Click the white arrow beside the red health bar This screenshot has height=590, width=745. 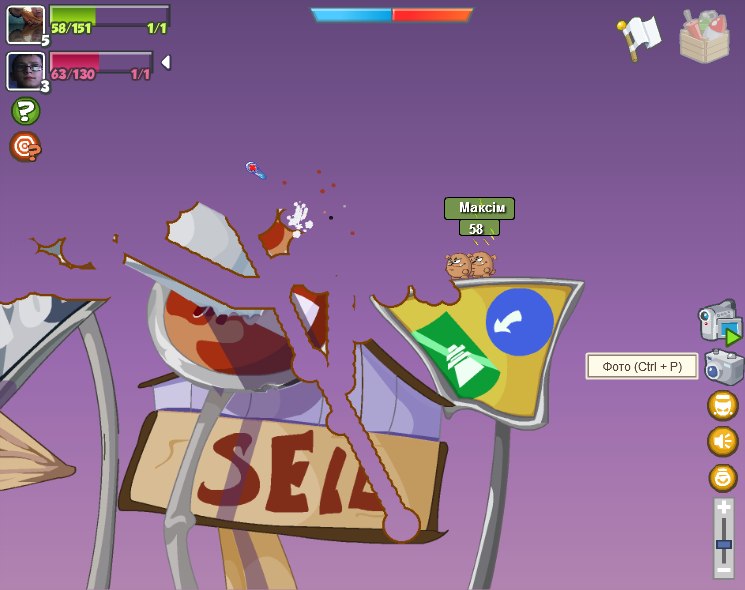[x=166, y=62]
